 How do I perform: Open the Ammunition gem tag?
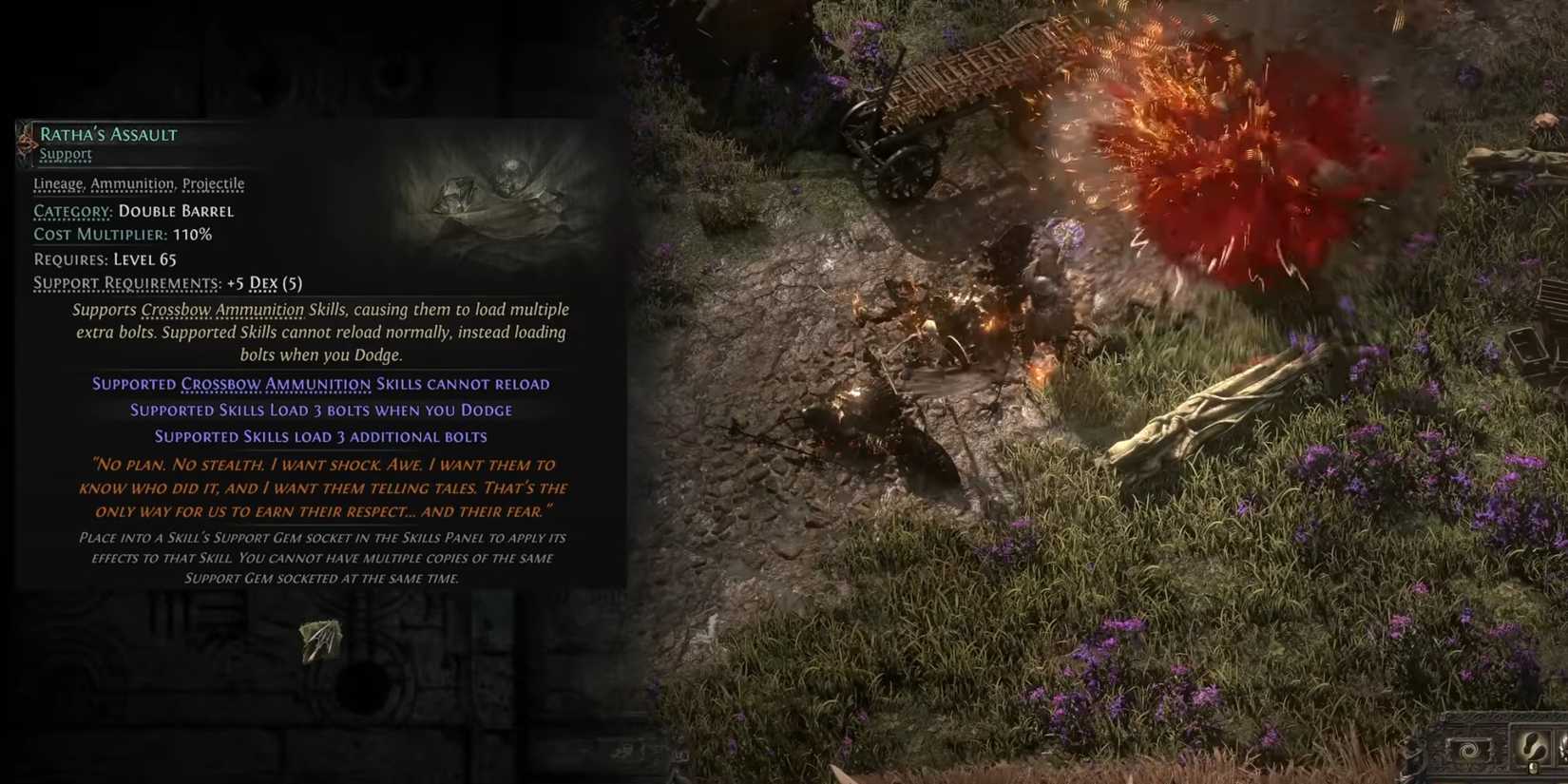point(130,182)
